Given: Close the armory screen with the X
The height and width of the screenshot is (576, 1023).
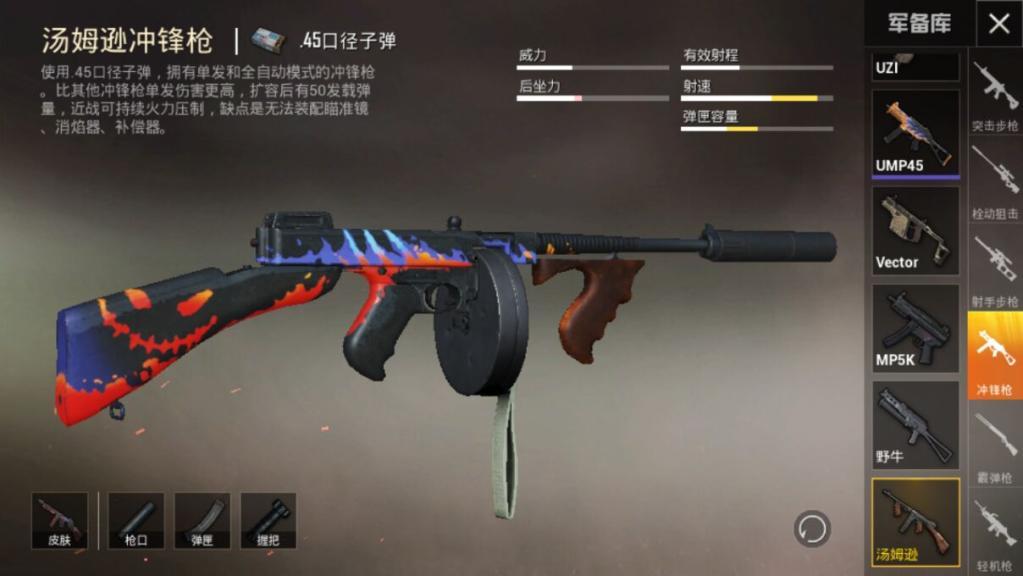Looking at the screenshot, I should click(x=998, y=24).
